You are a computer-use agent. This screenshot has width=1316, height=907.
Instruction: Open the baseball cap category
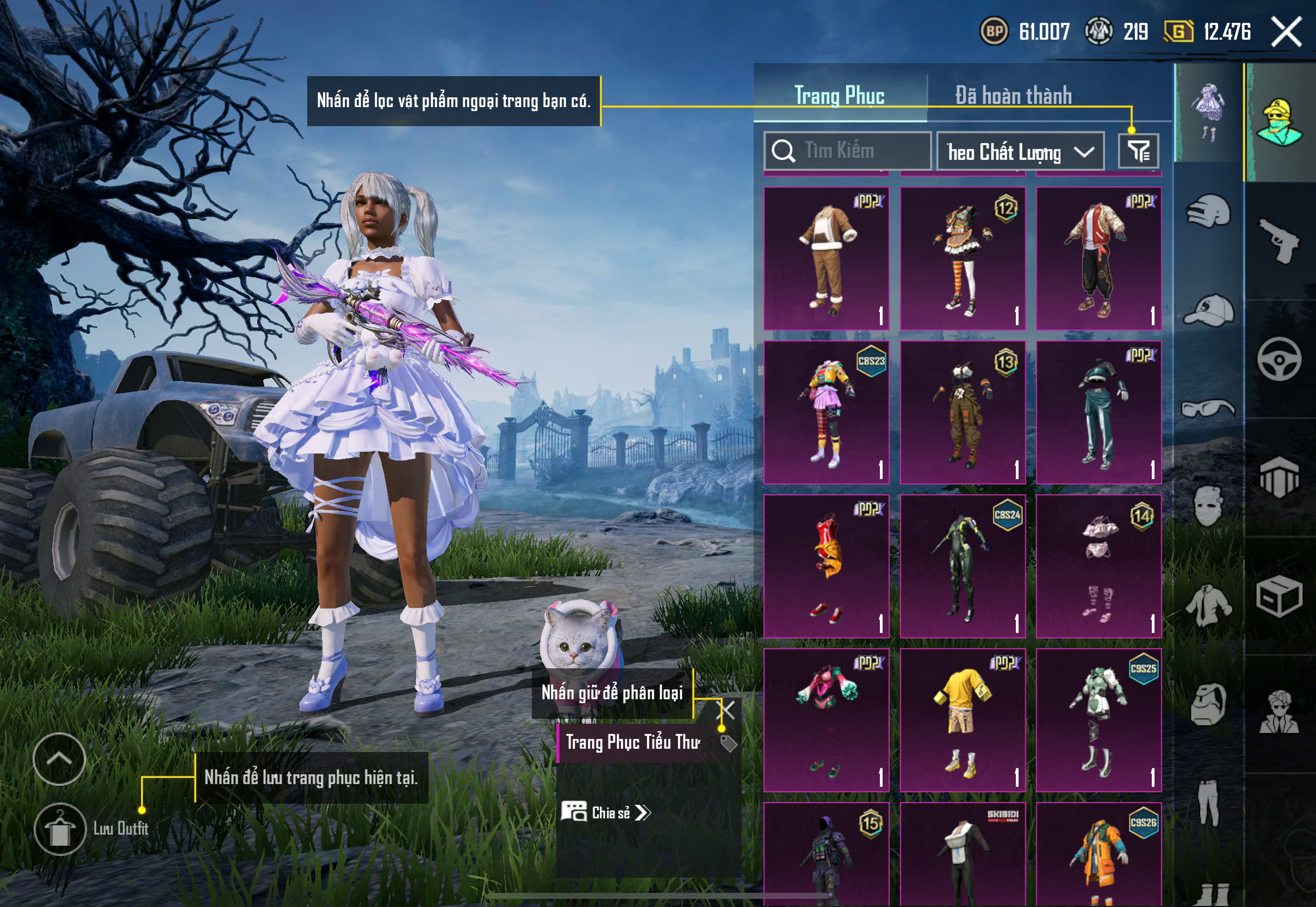pos(1208,310)
